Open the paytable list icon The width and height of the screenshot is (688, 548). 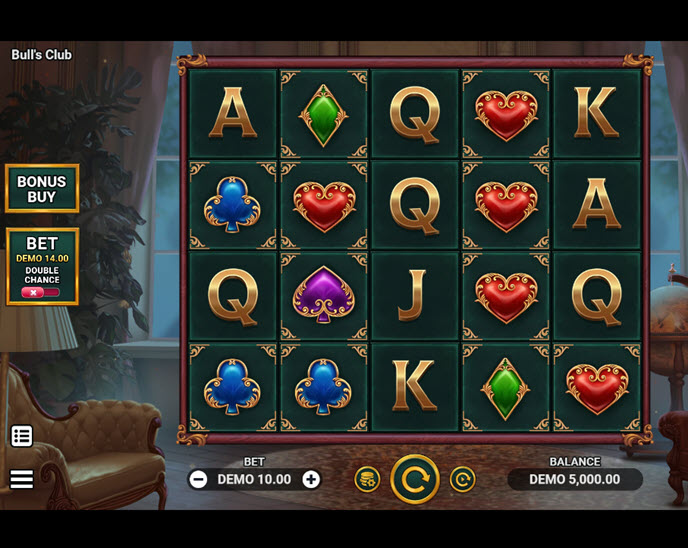click(x=22, y=436)
